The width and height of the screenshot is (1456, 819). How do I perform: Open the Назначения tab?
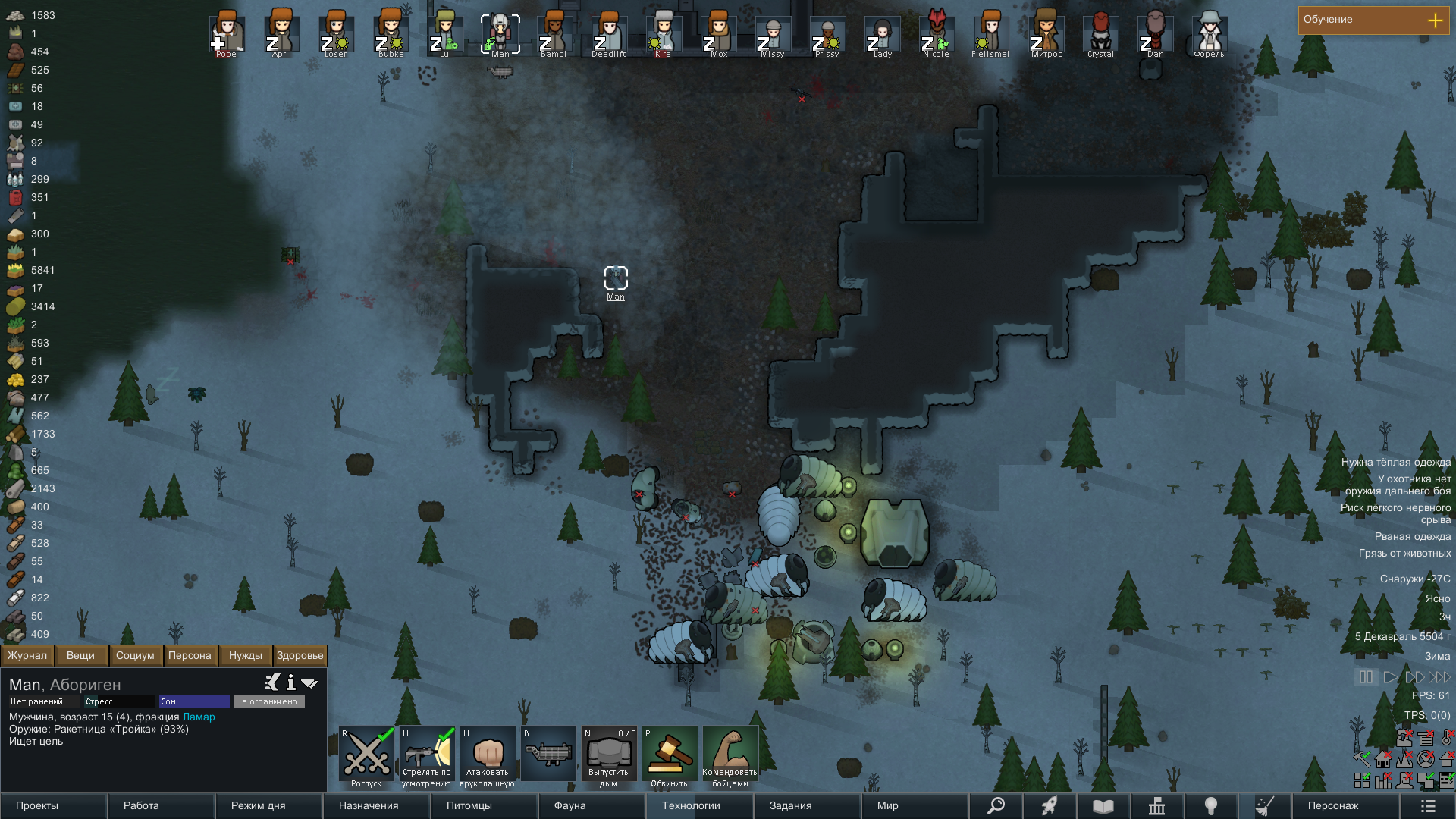(x=376, y=805)
